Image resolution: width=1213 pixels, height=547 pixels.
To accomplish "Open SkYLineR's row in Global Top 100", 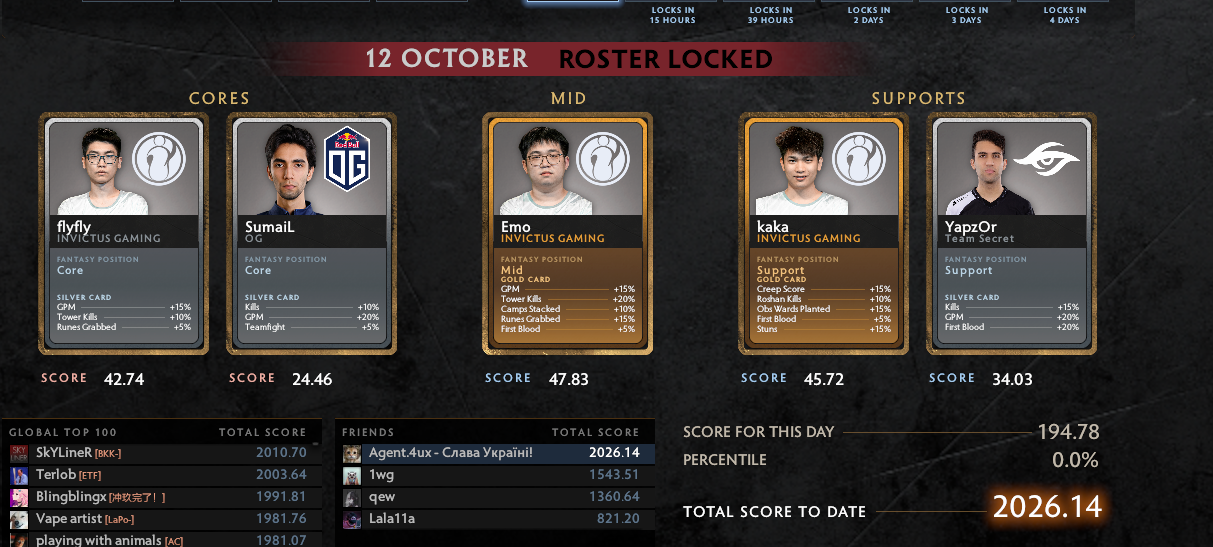I will [160, 453].
